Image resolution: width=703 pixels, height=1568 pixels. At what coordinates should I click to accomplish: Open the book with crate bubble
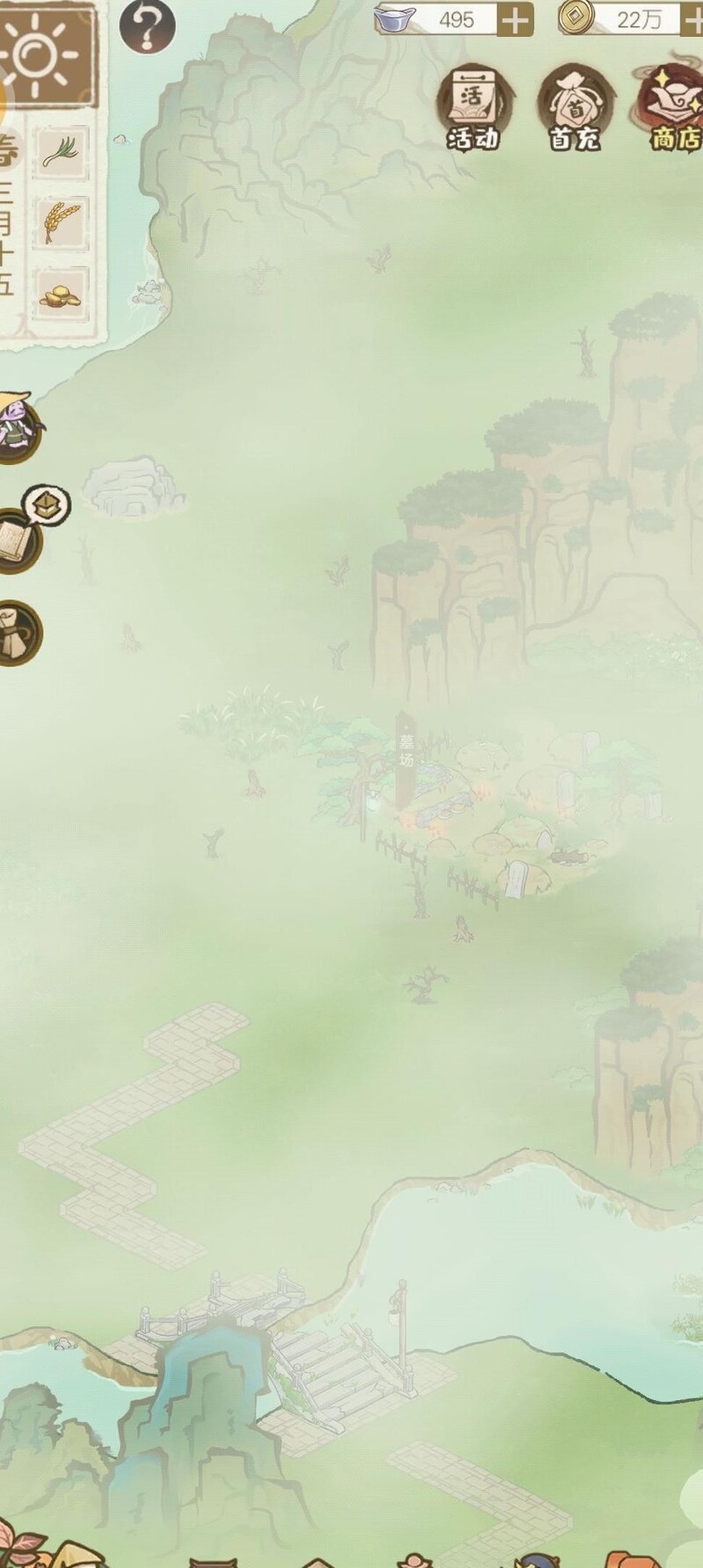coord(19,536)
